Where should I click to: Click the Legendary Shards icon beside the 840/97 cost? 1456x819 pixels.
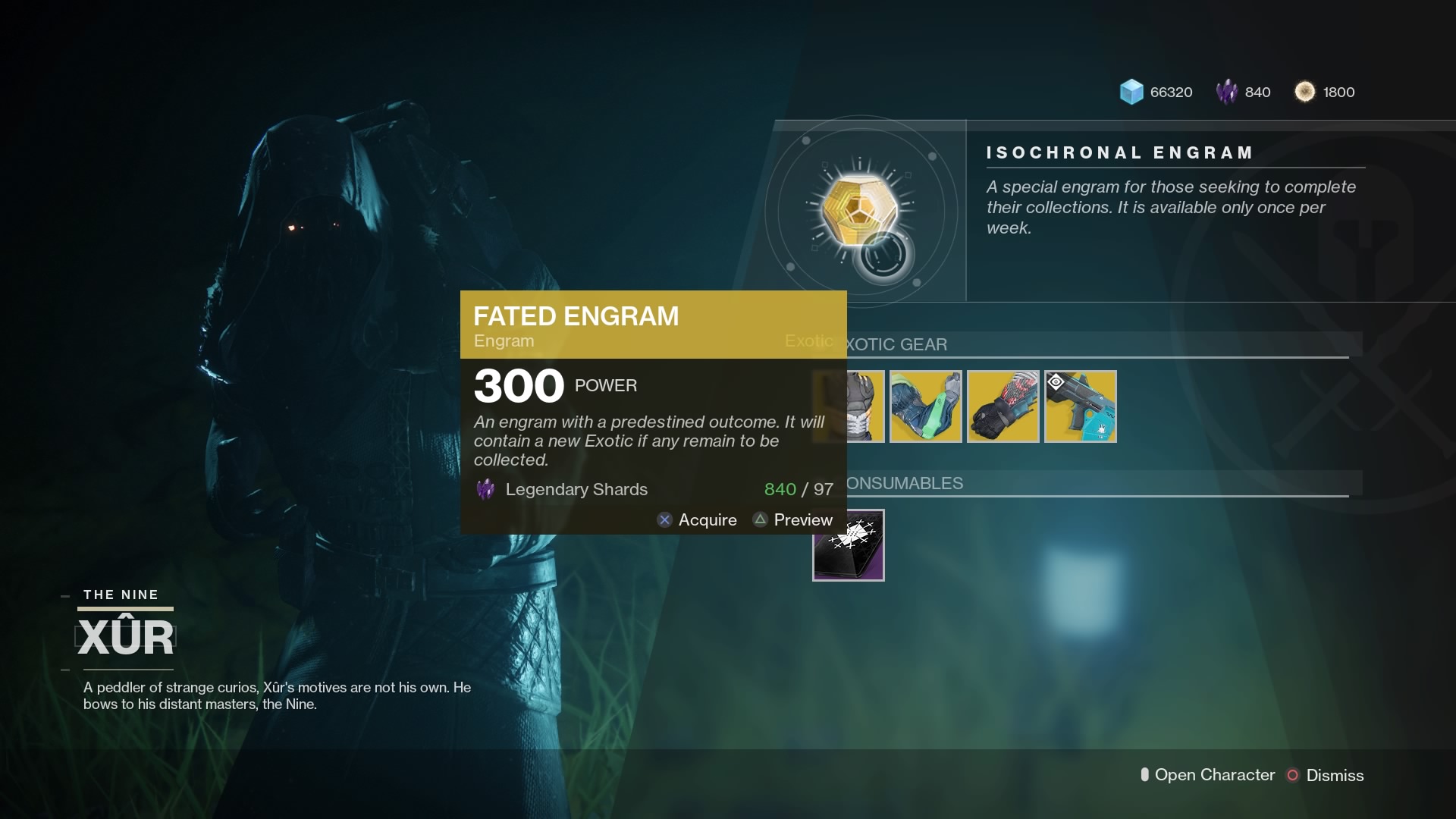click(x=485, y=489)
